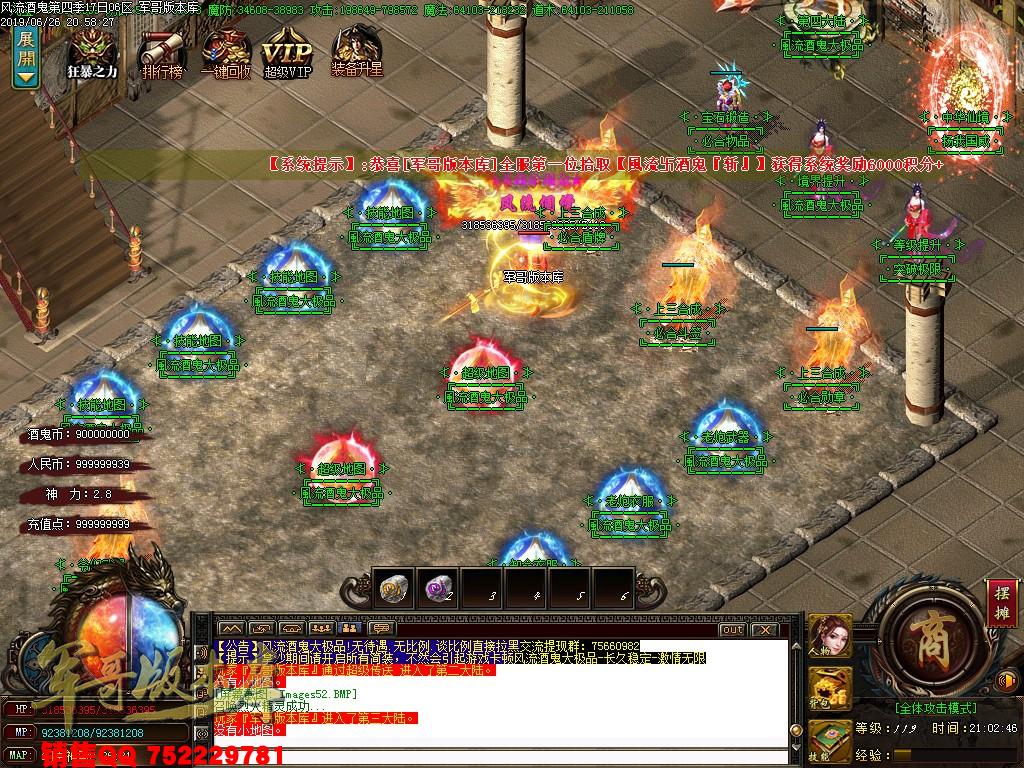Open the 人物 character portrait panel
Viewport: 1024px width, 768px height.
tap(830, 636)
